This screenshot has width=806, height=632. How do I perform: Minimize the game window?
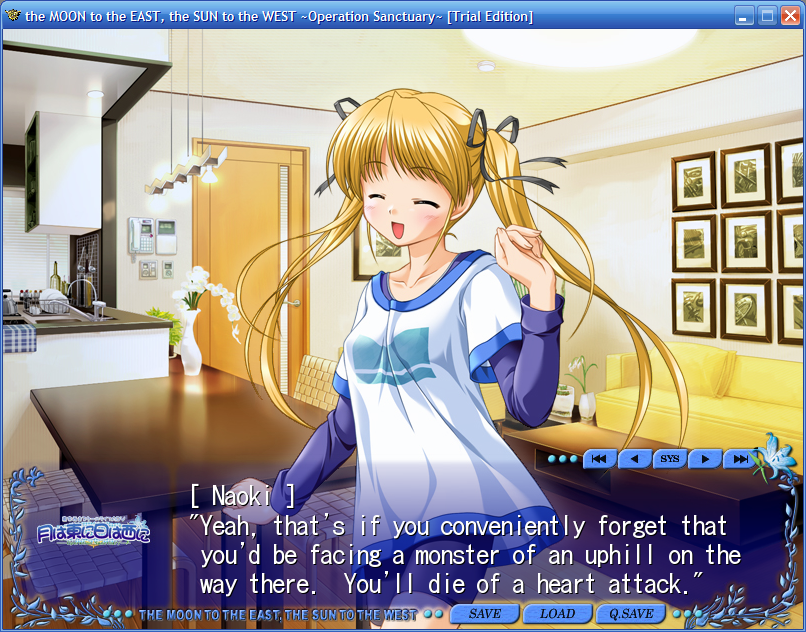[x=744, y=15]
